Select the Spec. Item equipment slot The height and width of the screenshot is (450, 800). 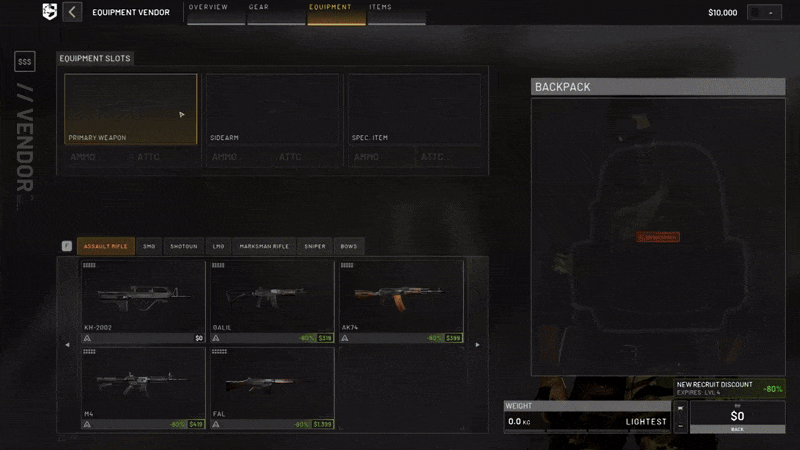pos(415,109)
